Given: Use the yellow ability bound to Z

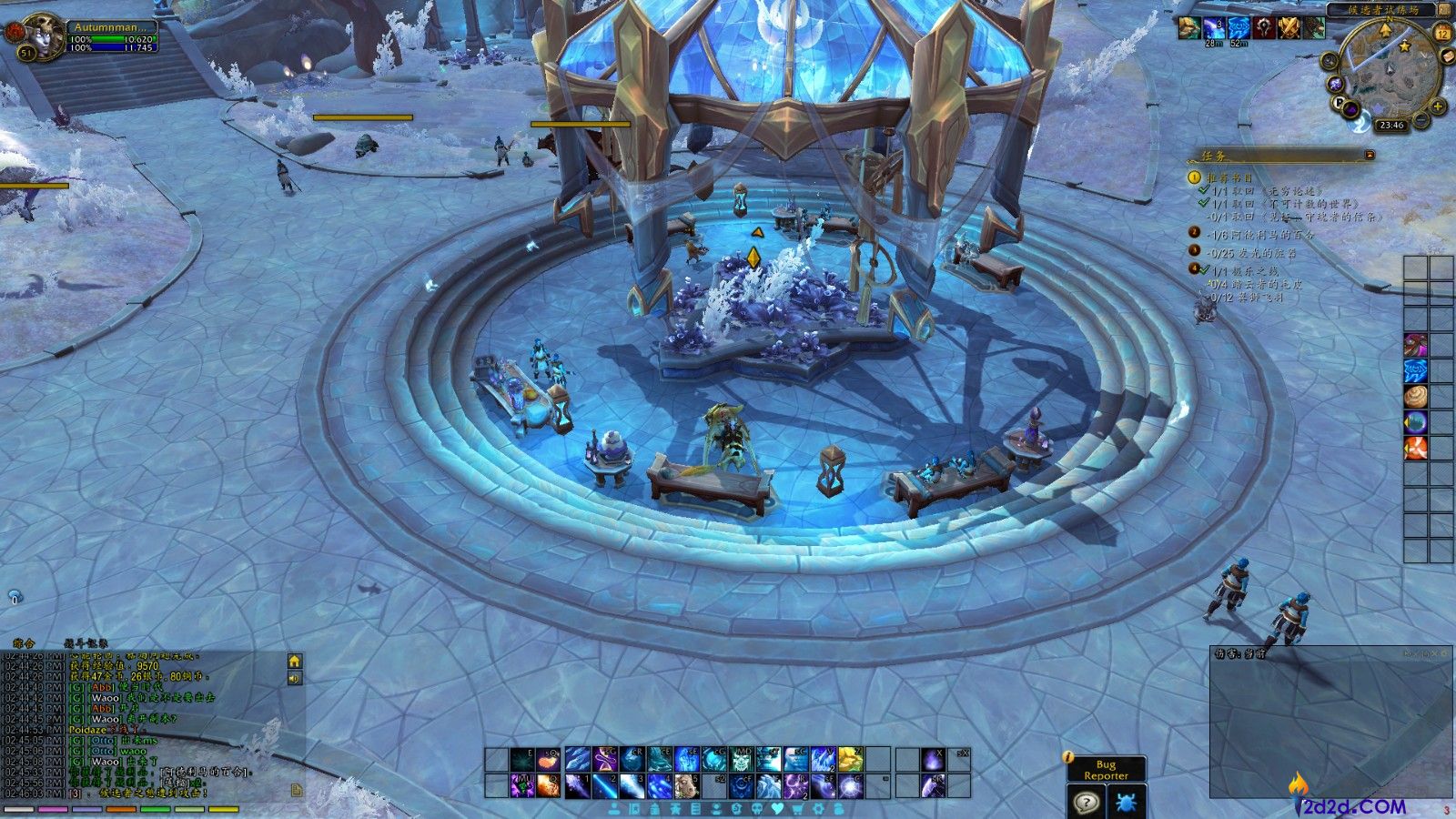Looking at the screenshot, I should 850,759.
